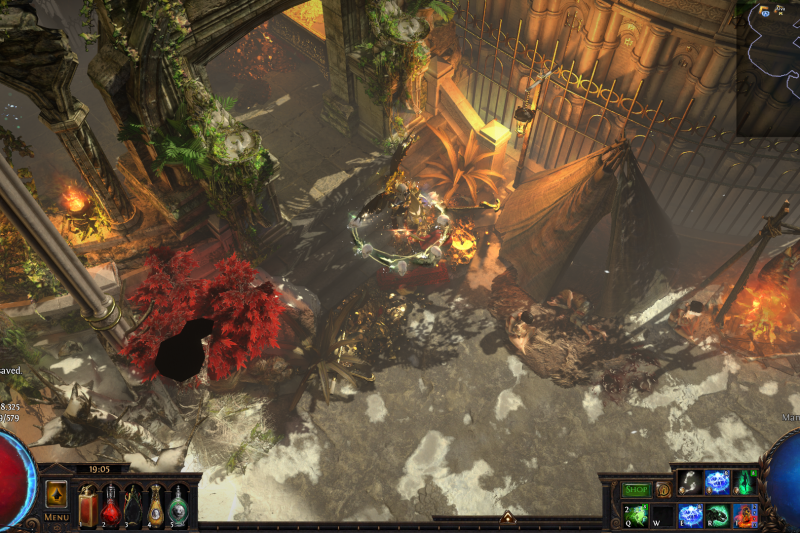Select the green hooded figure skill icon

point(745,482)
